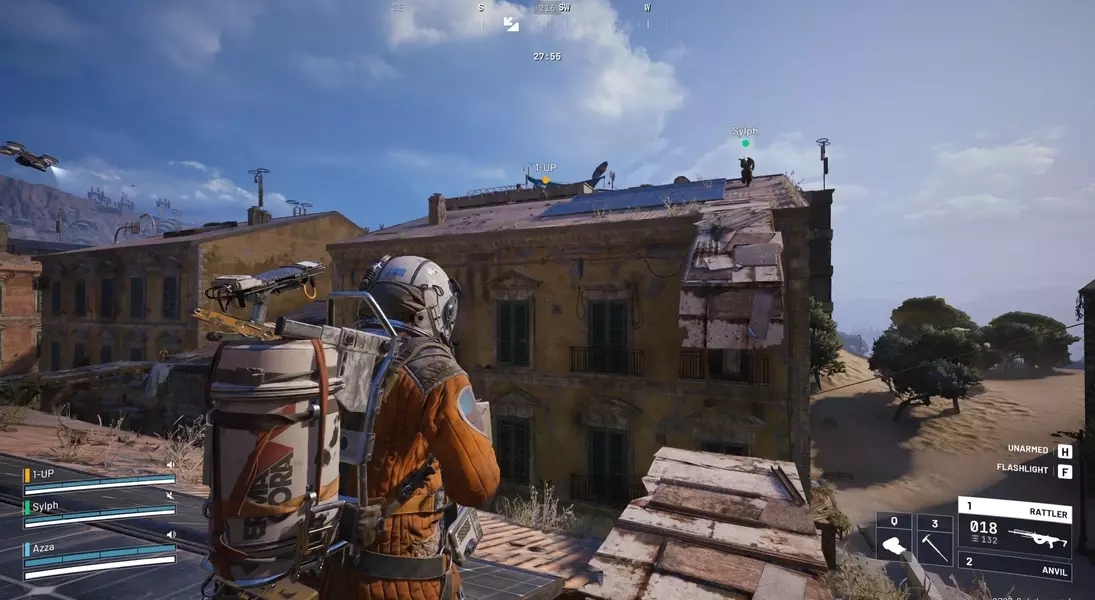Choose the white quick-use item slot
Image resolution: width=1095 pixels, height=600 pixels.
pyautogui.click(x=894, y=540)
